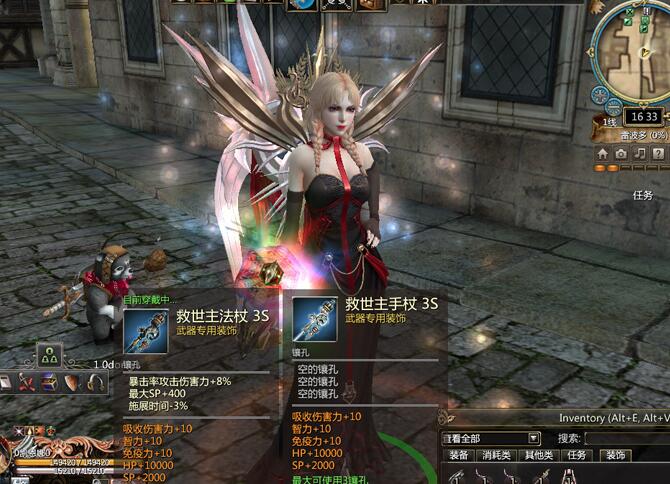Click the inventory search field

pos(626,438)
